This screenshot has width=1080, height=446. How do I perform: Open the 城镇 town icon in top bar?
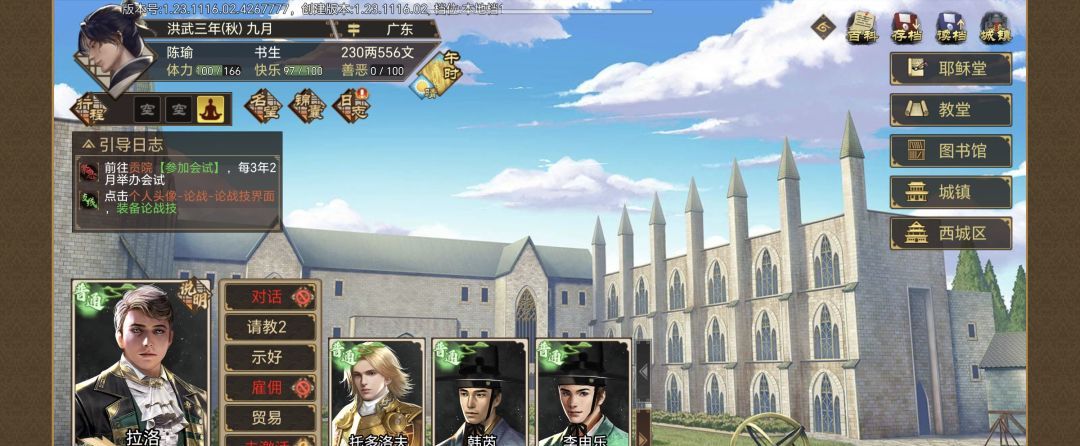click(995, 27)
